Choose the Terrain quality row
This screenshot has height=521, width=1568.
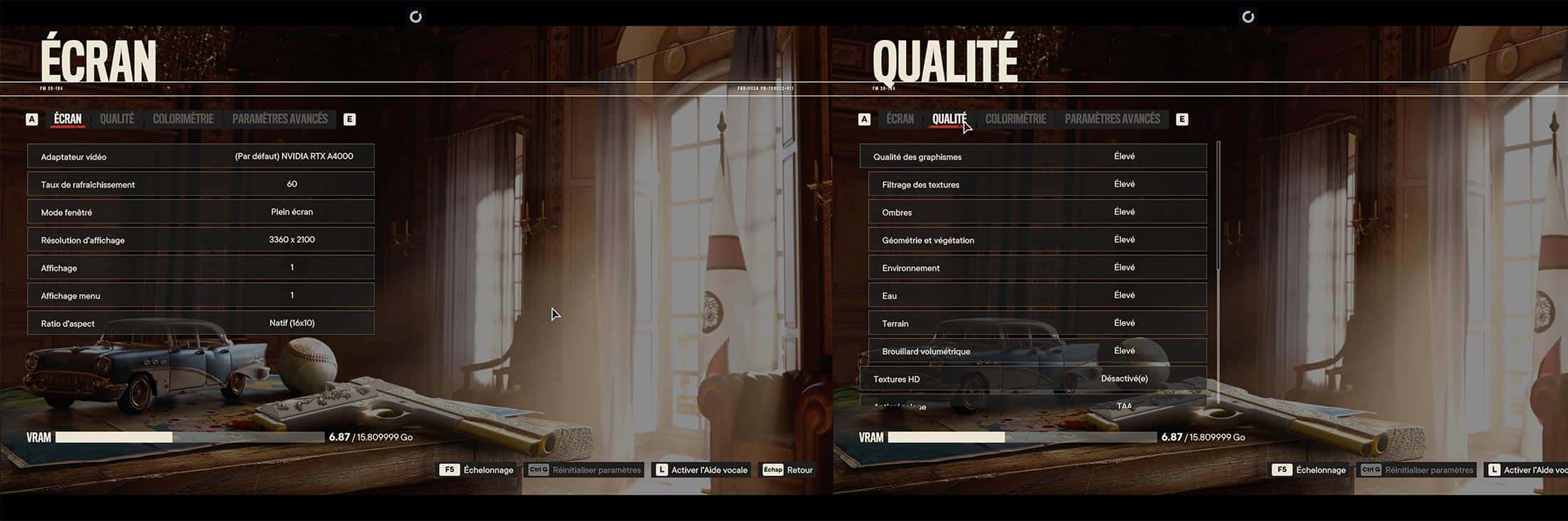1037,323
